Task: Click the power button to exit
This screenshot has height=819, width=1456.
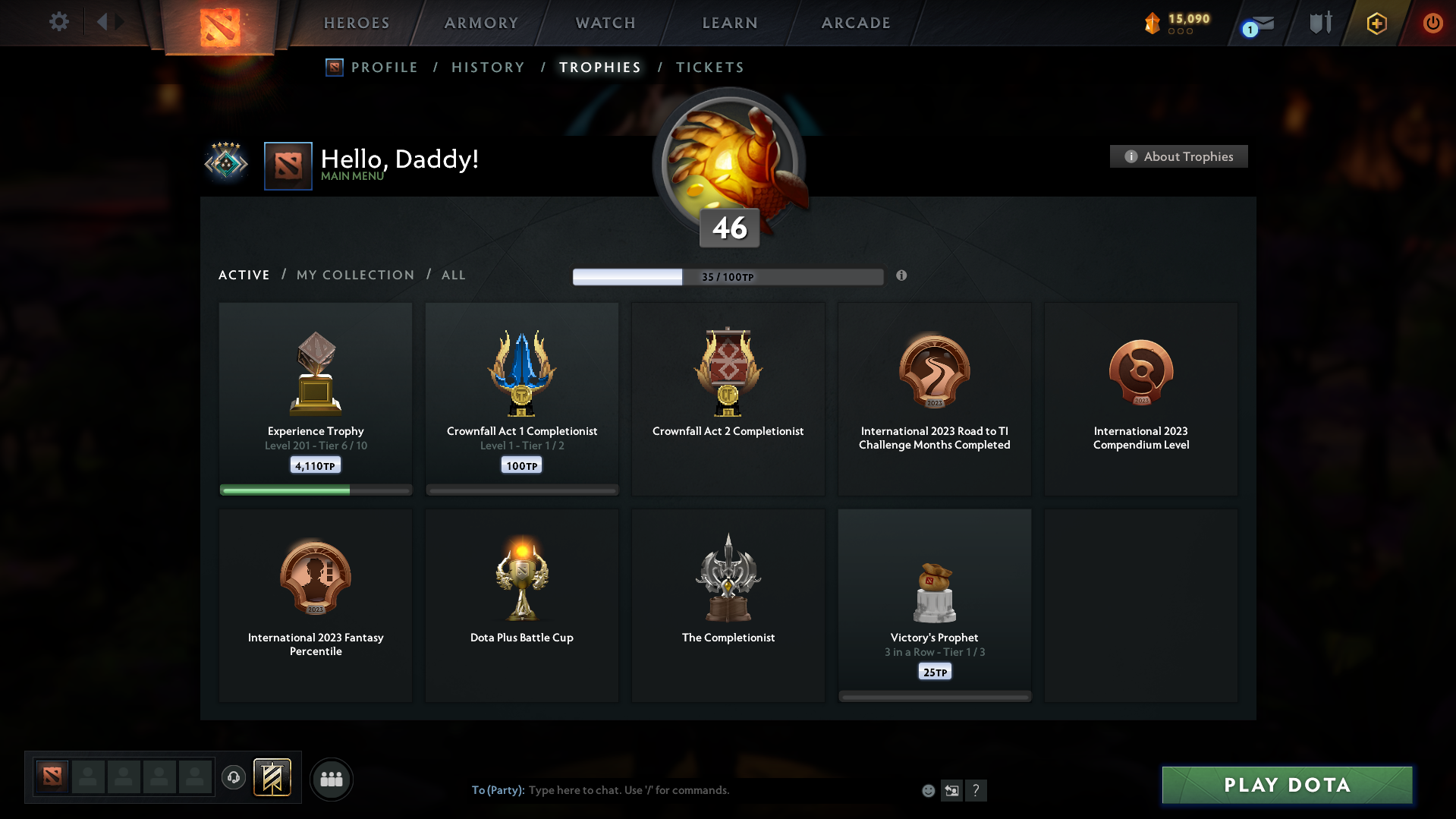Action: 1432,23
